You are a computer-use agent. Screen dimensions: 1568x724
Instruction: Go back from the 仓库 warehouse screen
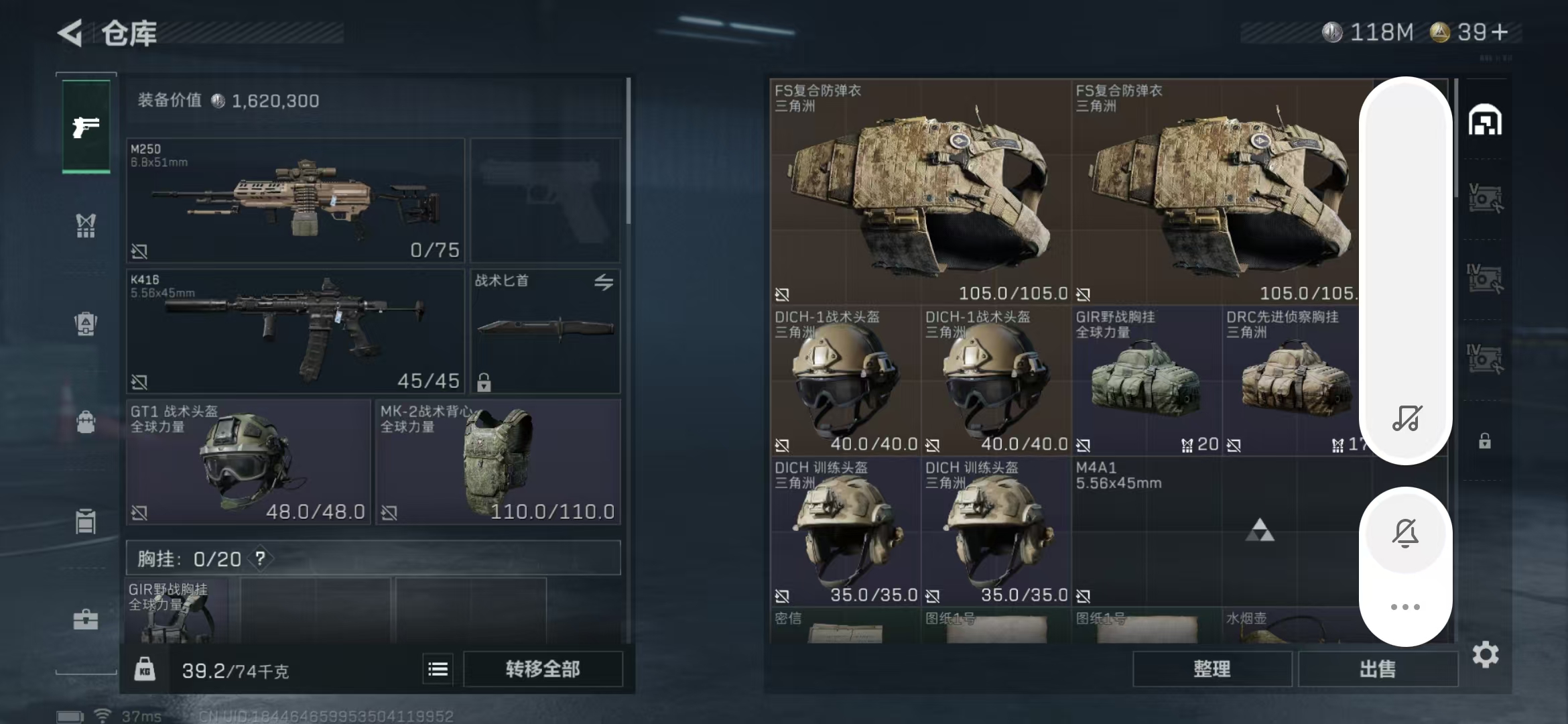pos(70,33)
